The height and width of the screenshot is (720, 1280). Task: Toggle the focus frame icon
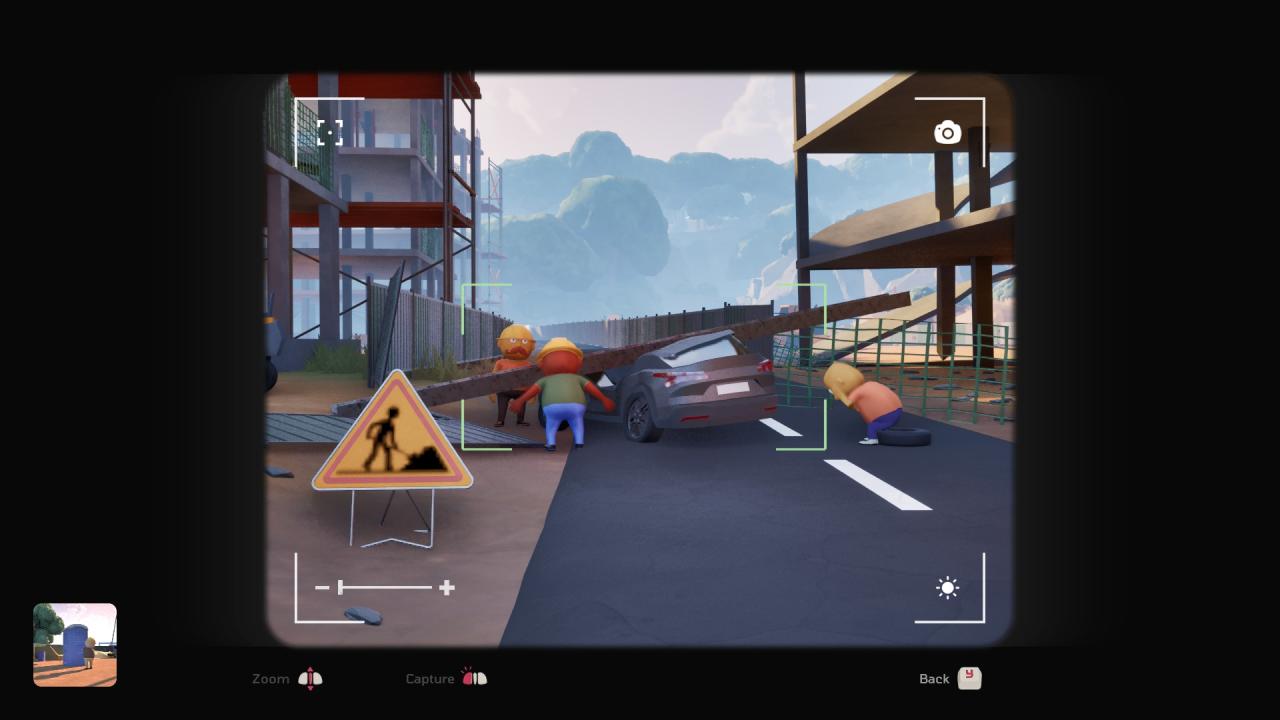[330, 133]
